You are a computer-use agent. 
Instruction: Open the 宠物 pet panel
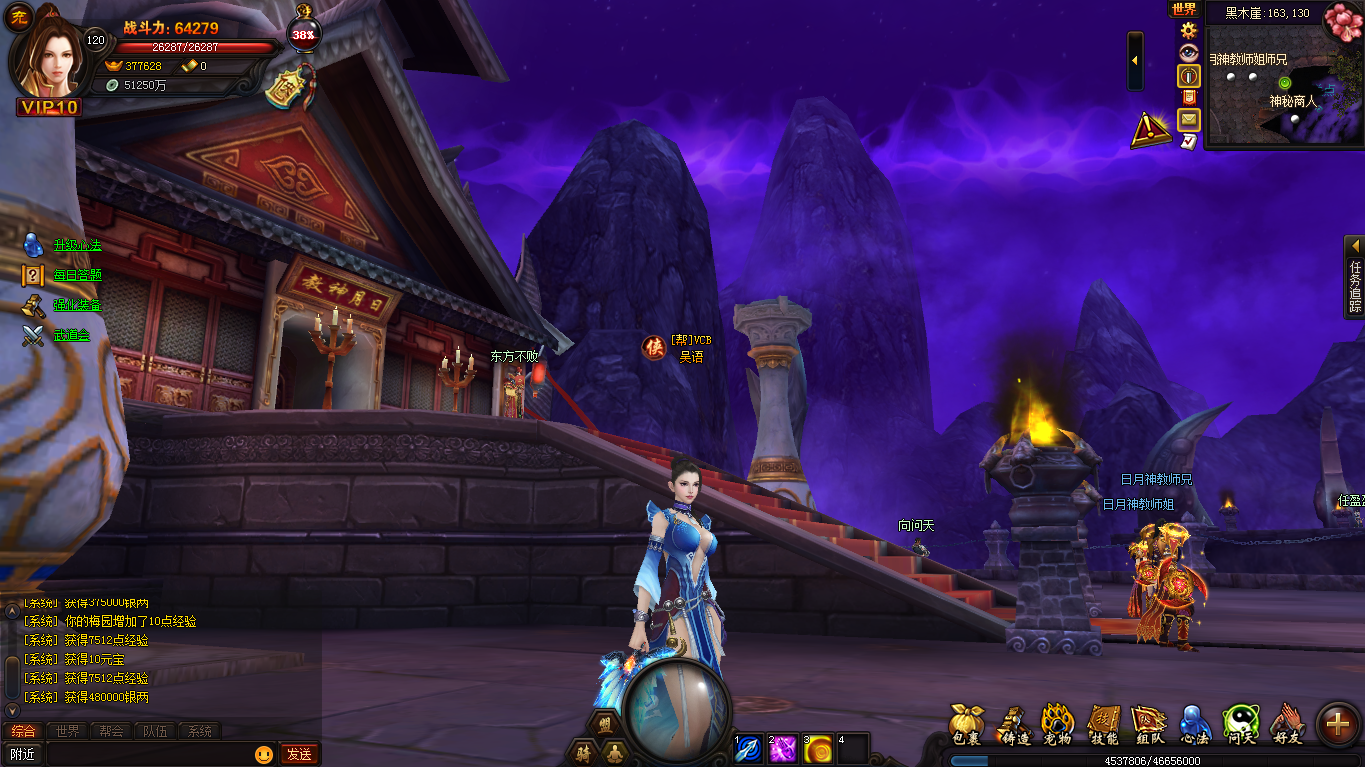(x=1057, y=724)
